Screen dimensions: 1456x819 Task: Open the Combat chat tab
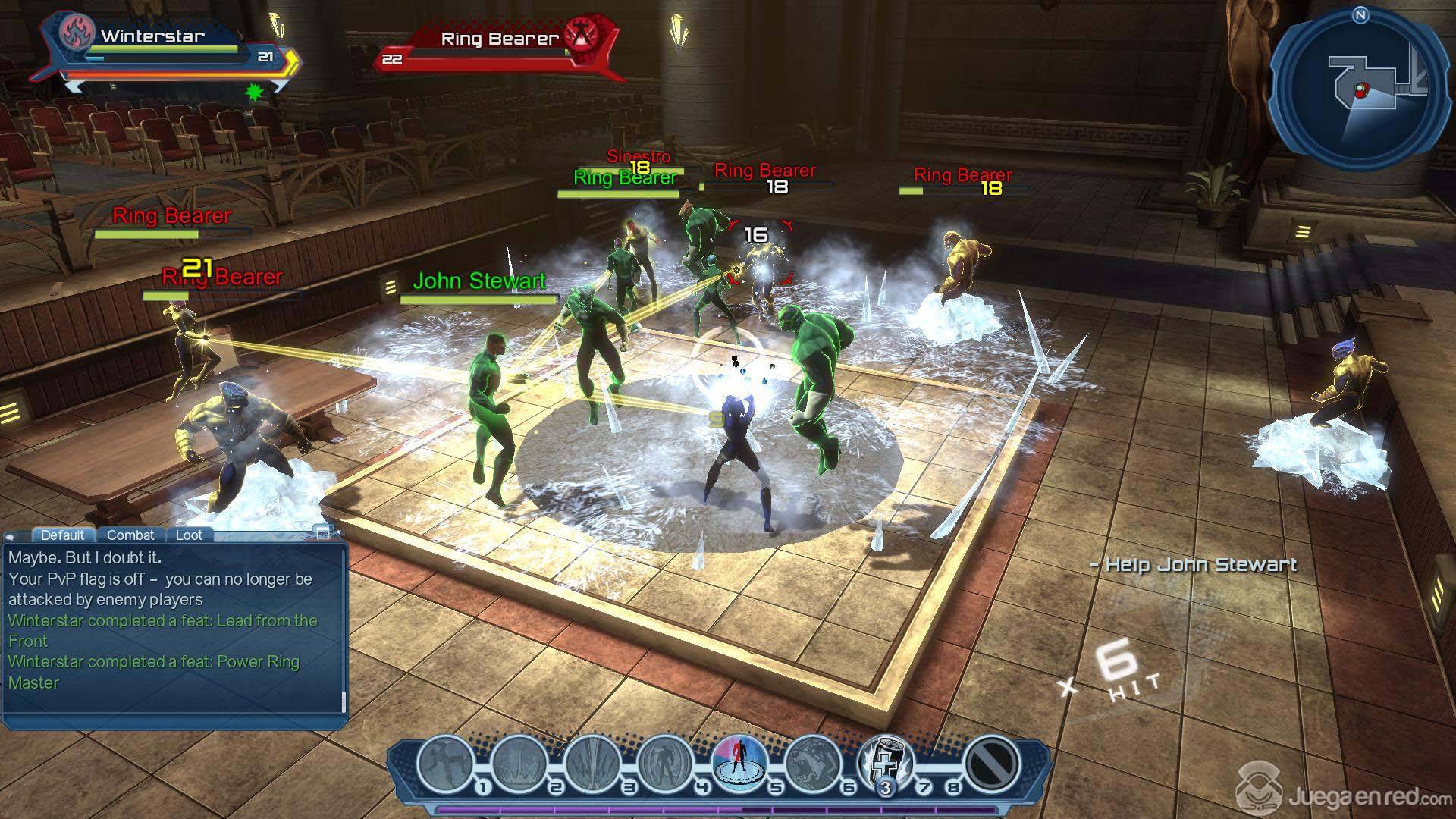click(x=130, y=535)
